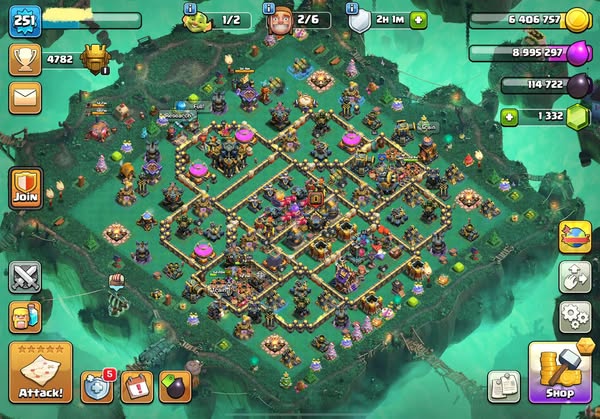Open the globe and ribbon icon
This screenshot has height=419, width=600.
[575, 236]
